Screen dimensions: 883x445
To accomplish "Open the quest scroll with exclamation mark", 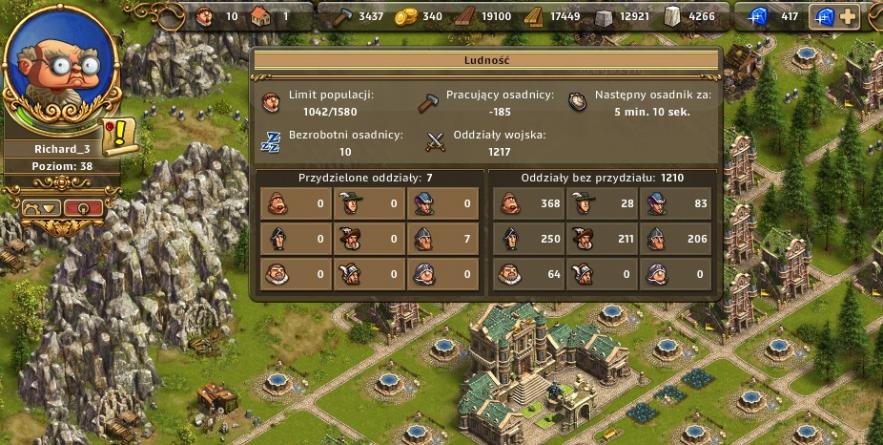I will 120,133.
